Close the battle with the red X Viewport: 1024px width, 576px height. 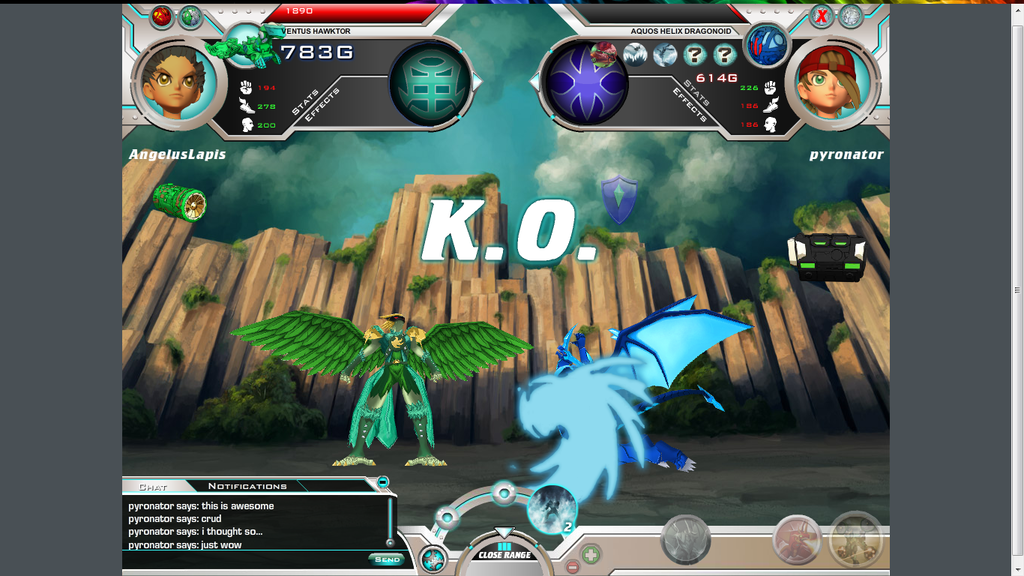pos(821,16)
